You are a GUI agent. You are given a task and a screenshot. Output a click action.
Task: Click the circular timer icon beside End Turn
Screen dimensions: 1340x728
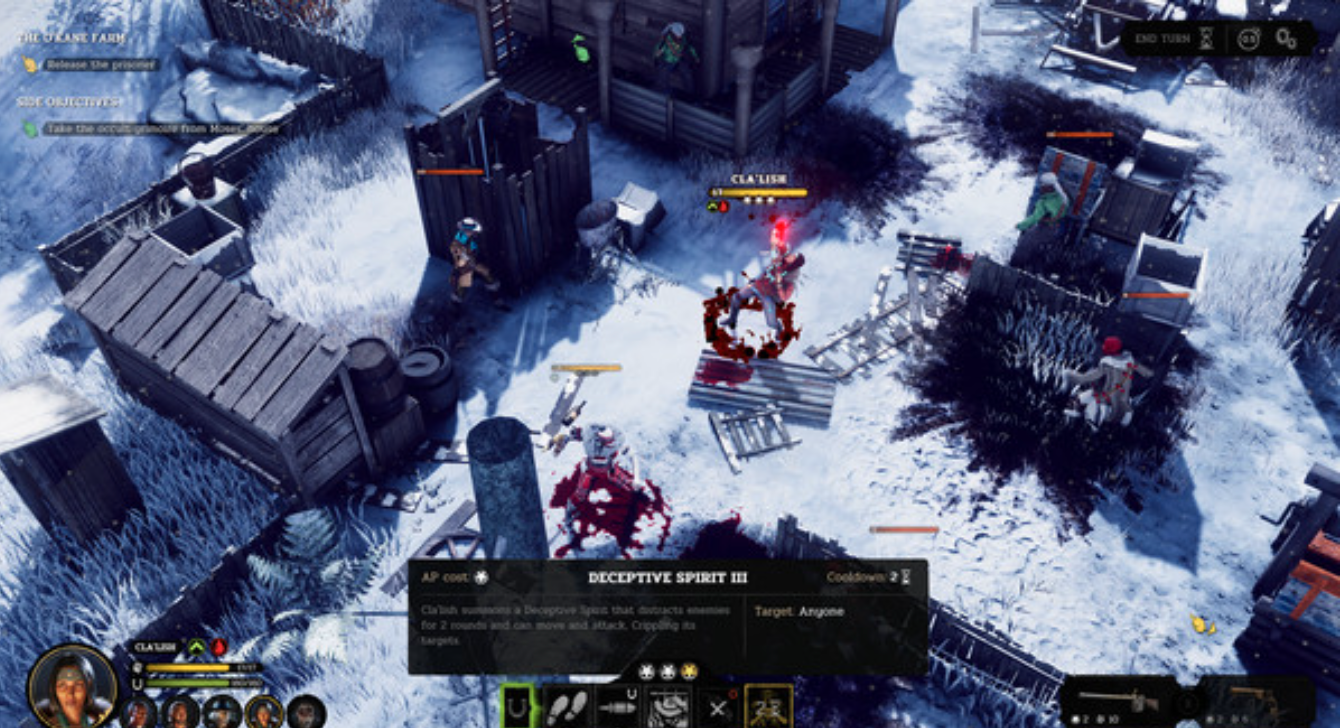[x=1248, y=39]
